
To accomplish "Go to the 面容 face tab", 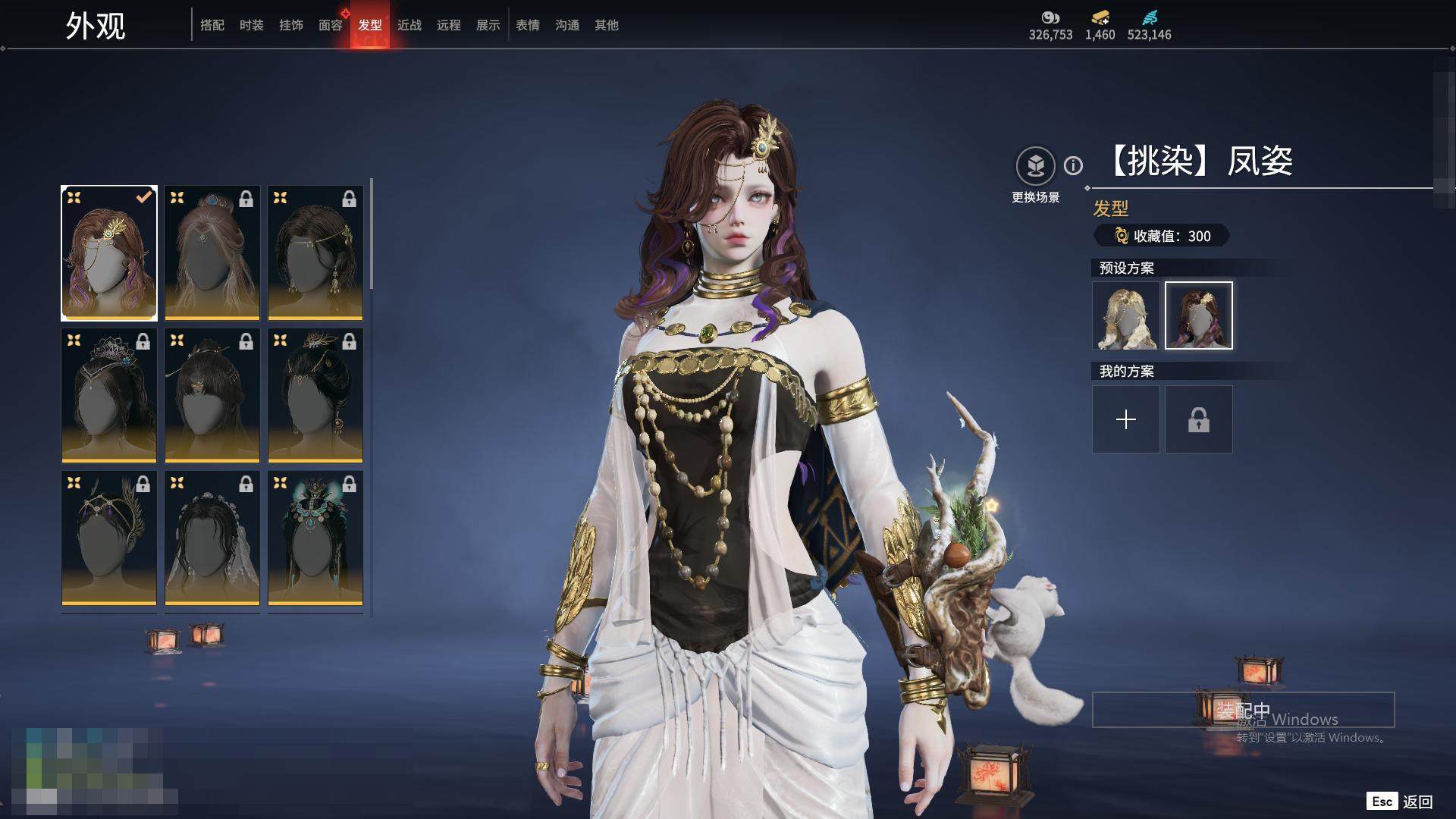I will (x=331, y=25).
